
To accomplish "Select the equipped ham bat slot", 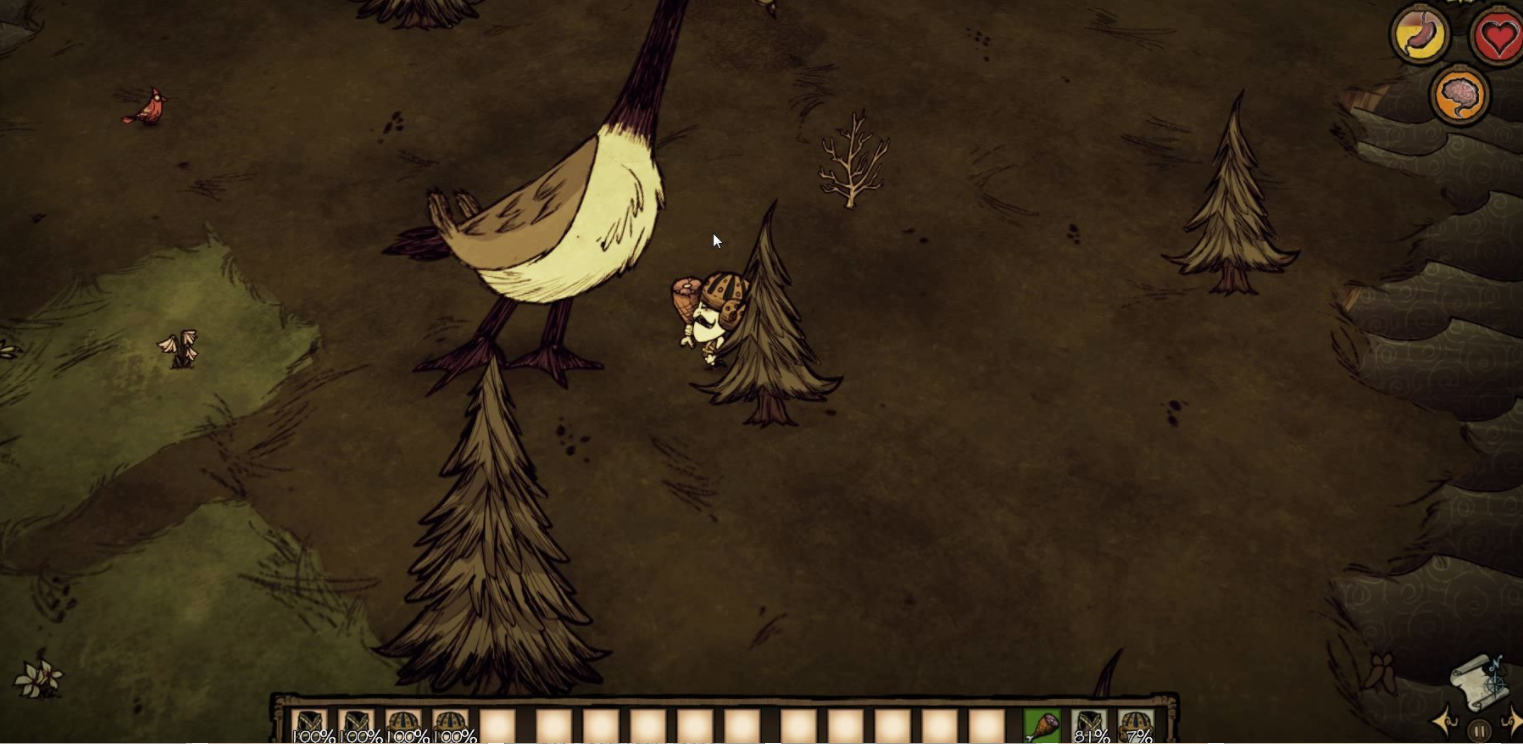I will tap(1042, 727).
